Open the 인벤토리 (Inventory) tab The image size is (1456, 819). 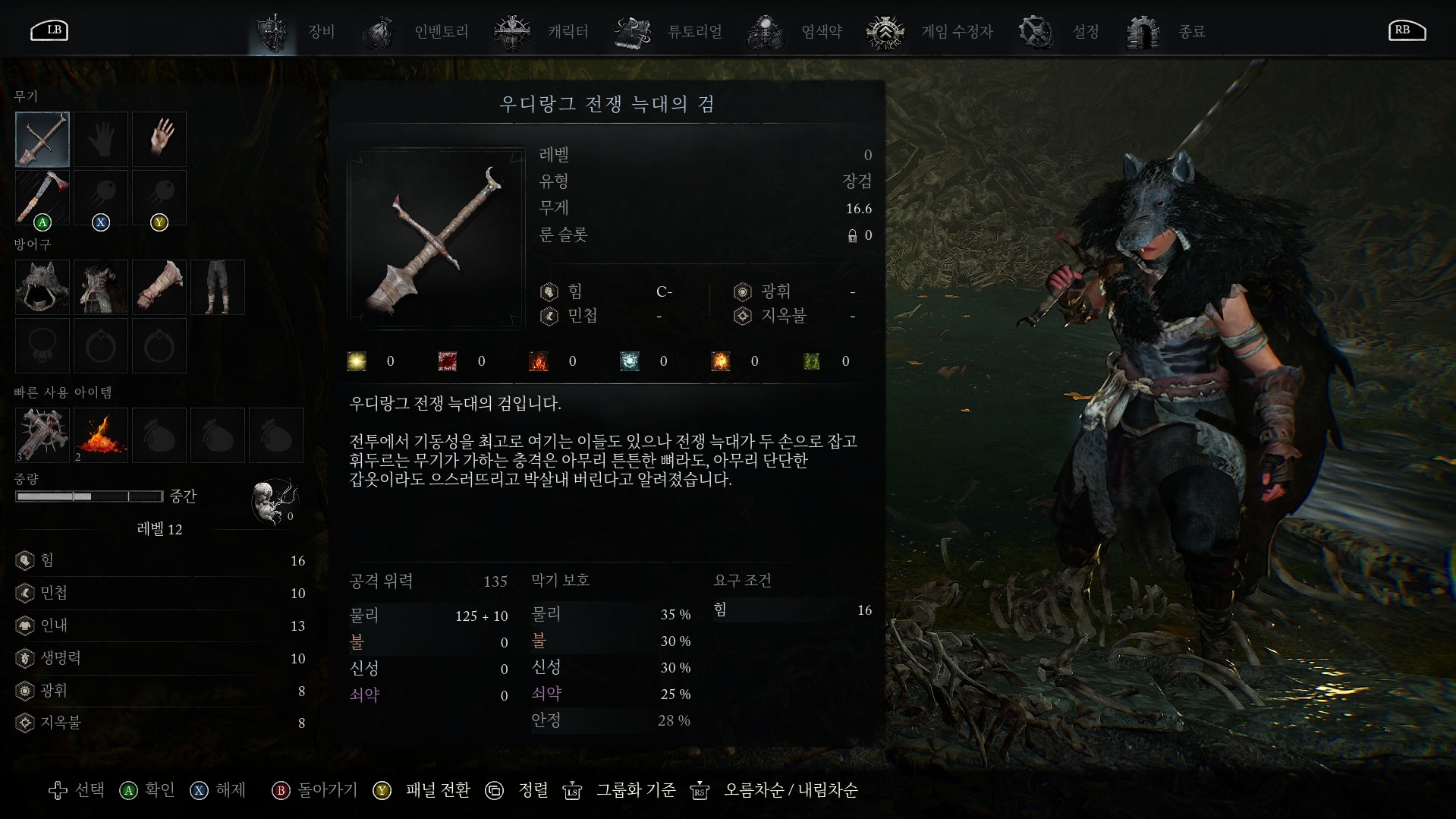point(416,32)
